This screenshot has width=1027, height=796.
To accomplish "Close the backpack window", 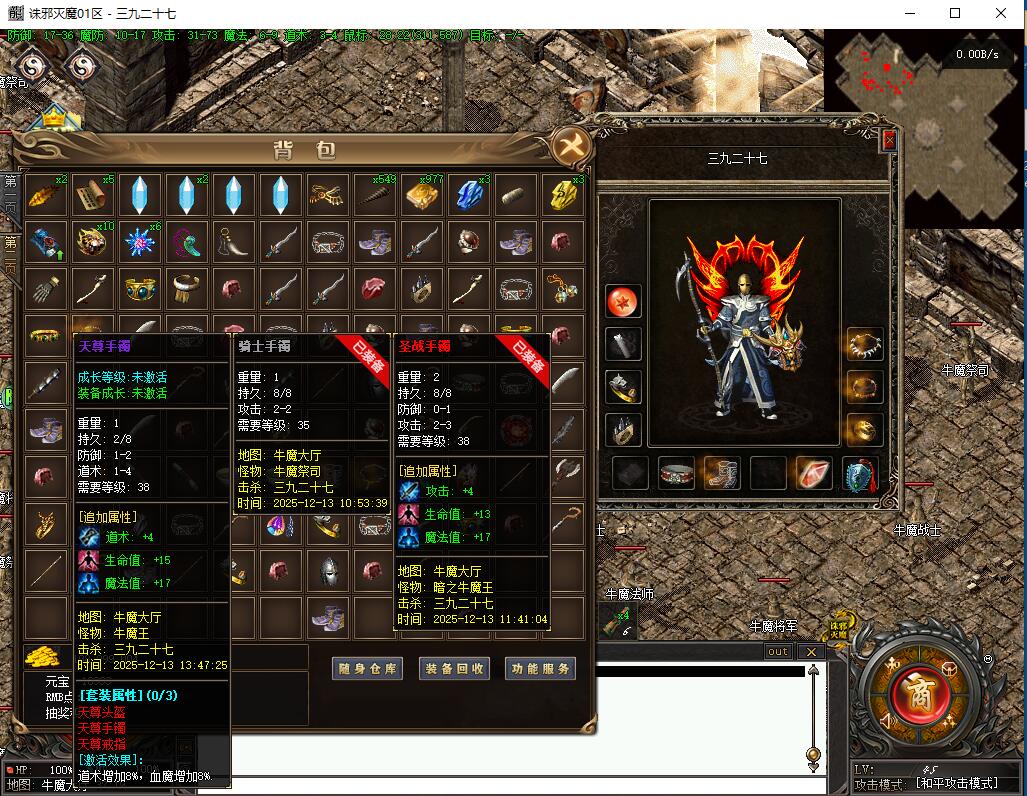I will click(573, 146).
